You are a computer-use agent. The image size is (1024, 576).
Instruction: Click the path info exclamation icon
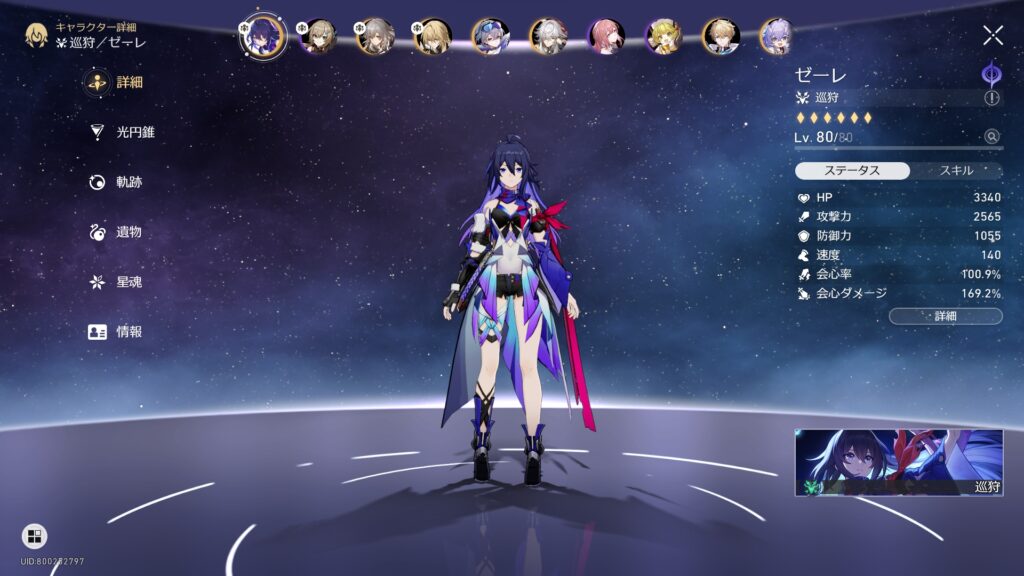click(x=991, y=98)
